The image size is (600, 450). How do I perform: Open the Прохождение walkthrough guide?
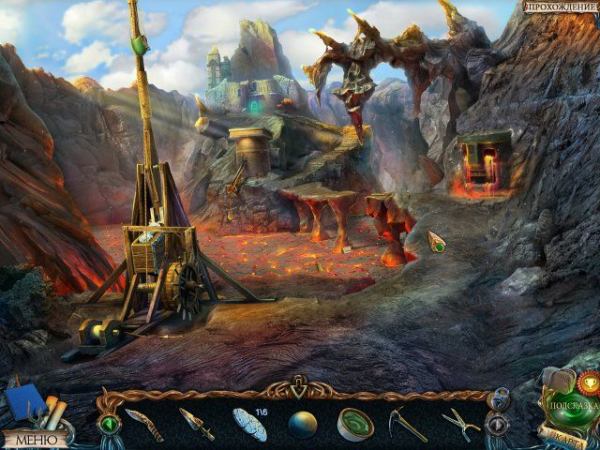point(561,8)
